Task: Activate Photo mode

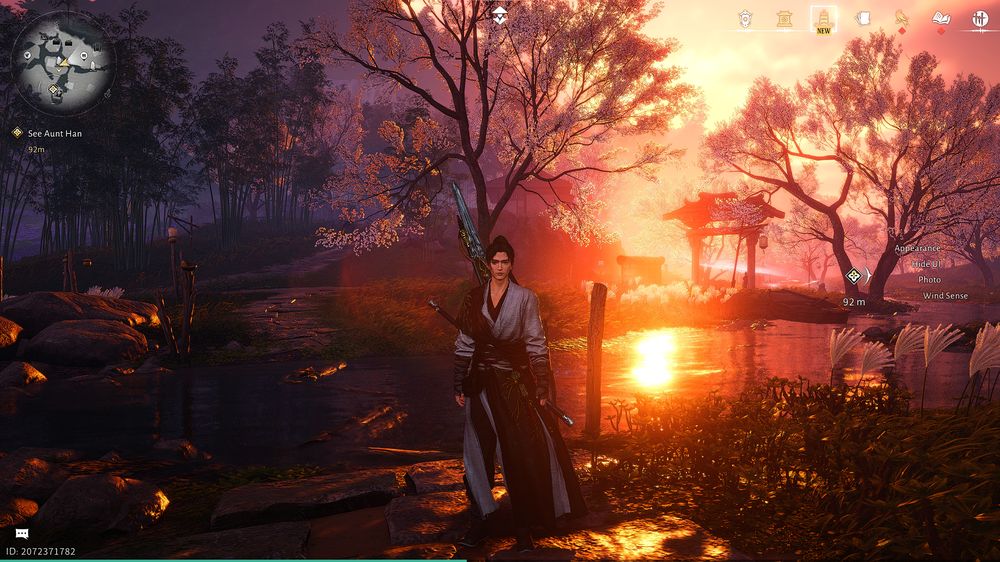Action: point(929,280)
